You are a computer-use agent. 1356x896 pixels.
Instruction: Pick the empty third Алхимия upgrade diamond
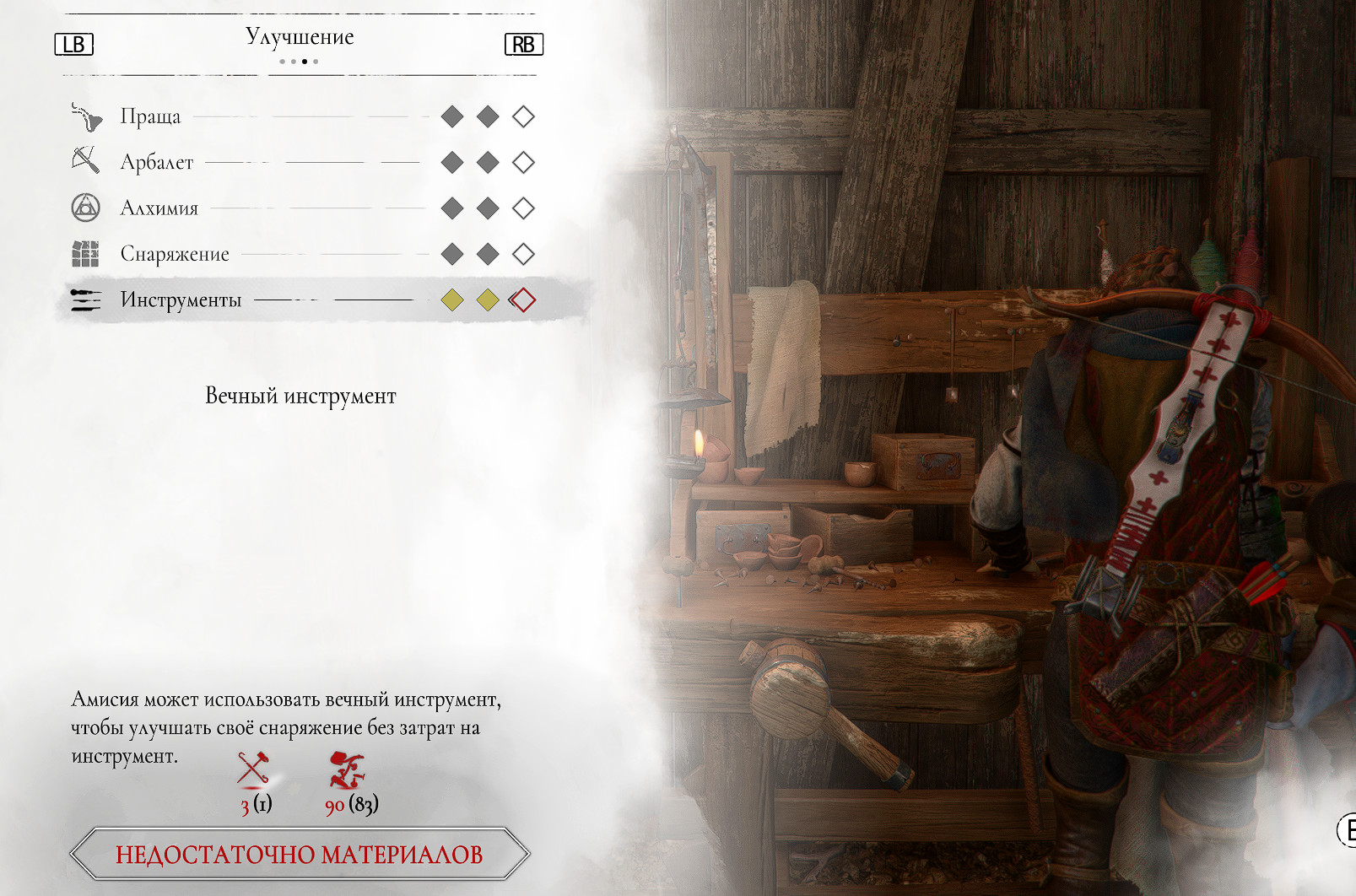coord(523,208)
